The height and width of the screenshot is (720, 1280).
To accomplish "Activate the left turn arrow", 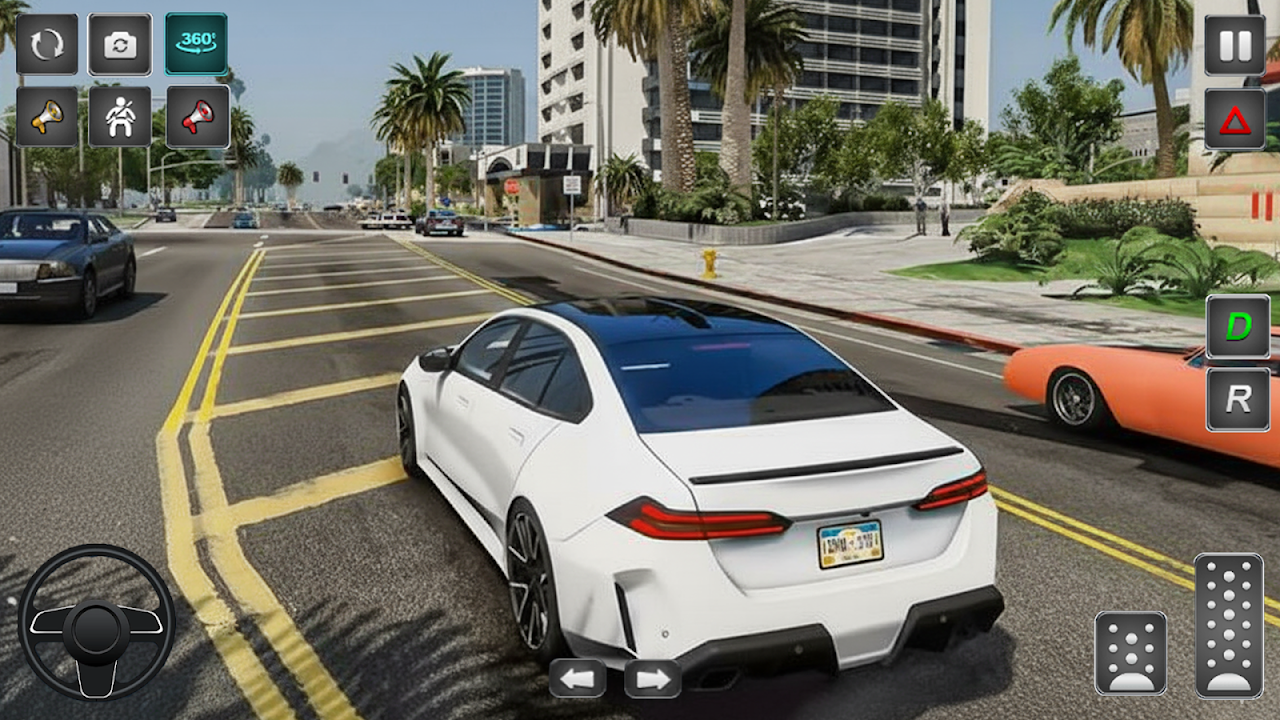I will (x=578, y=679).
